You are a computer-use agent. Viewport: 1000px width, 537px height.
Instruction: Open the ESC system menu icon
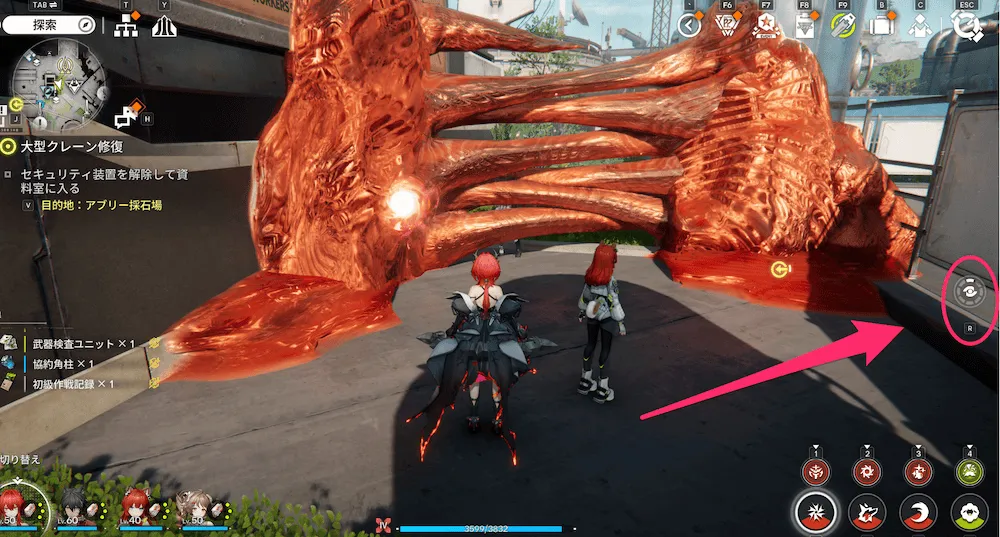click(x=966, y=26)
